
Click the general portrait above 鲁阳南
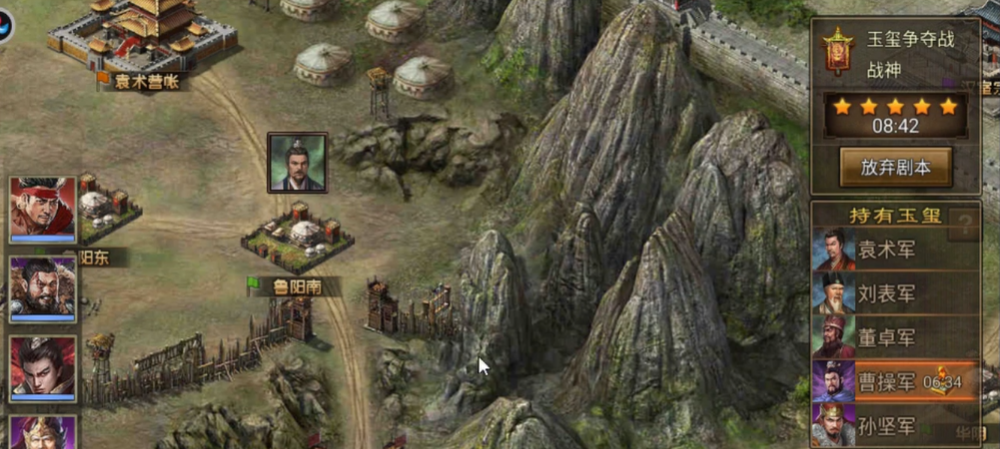click(x=297, y=162)
